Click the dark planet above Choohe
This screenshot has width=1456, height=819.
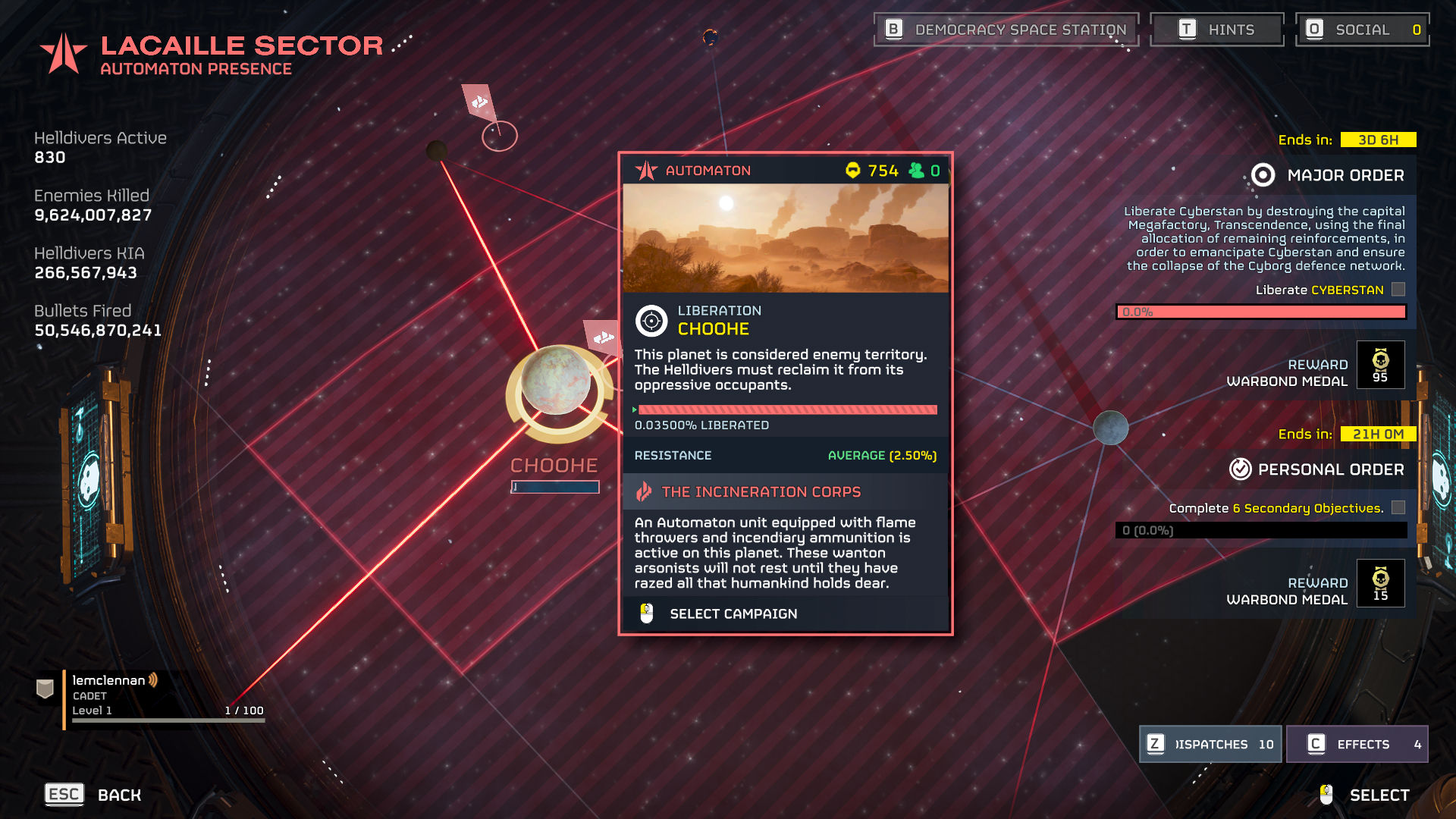tap(437, 151)
